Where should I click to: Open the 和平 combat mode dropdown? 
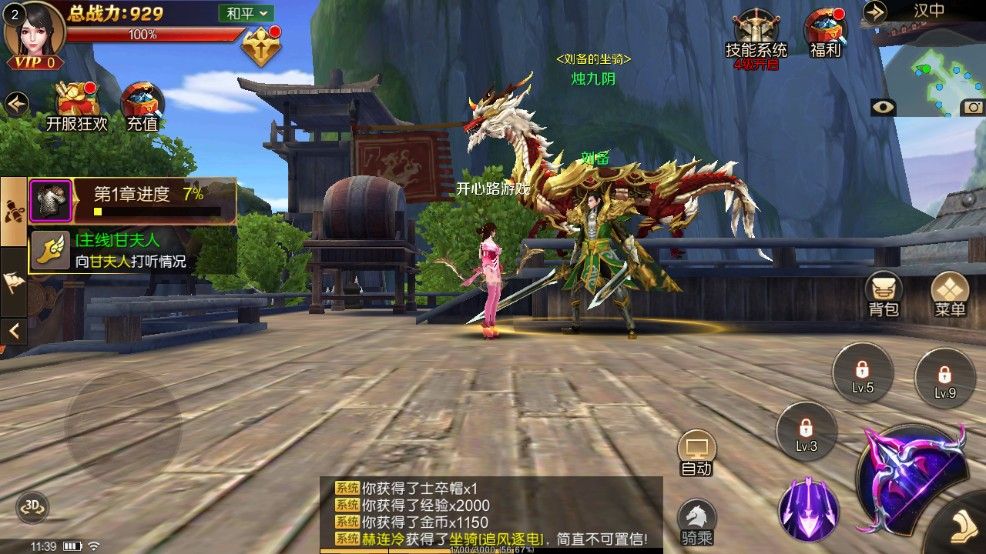coord(246,13)
